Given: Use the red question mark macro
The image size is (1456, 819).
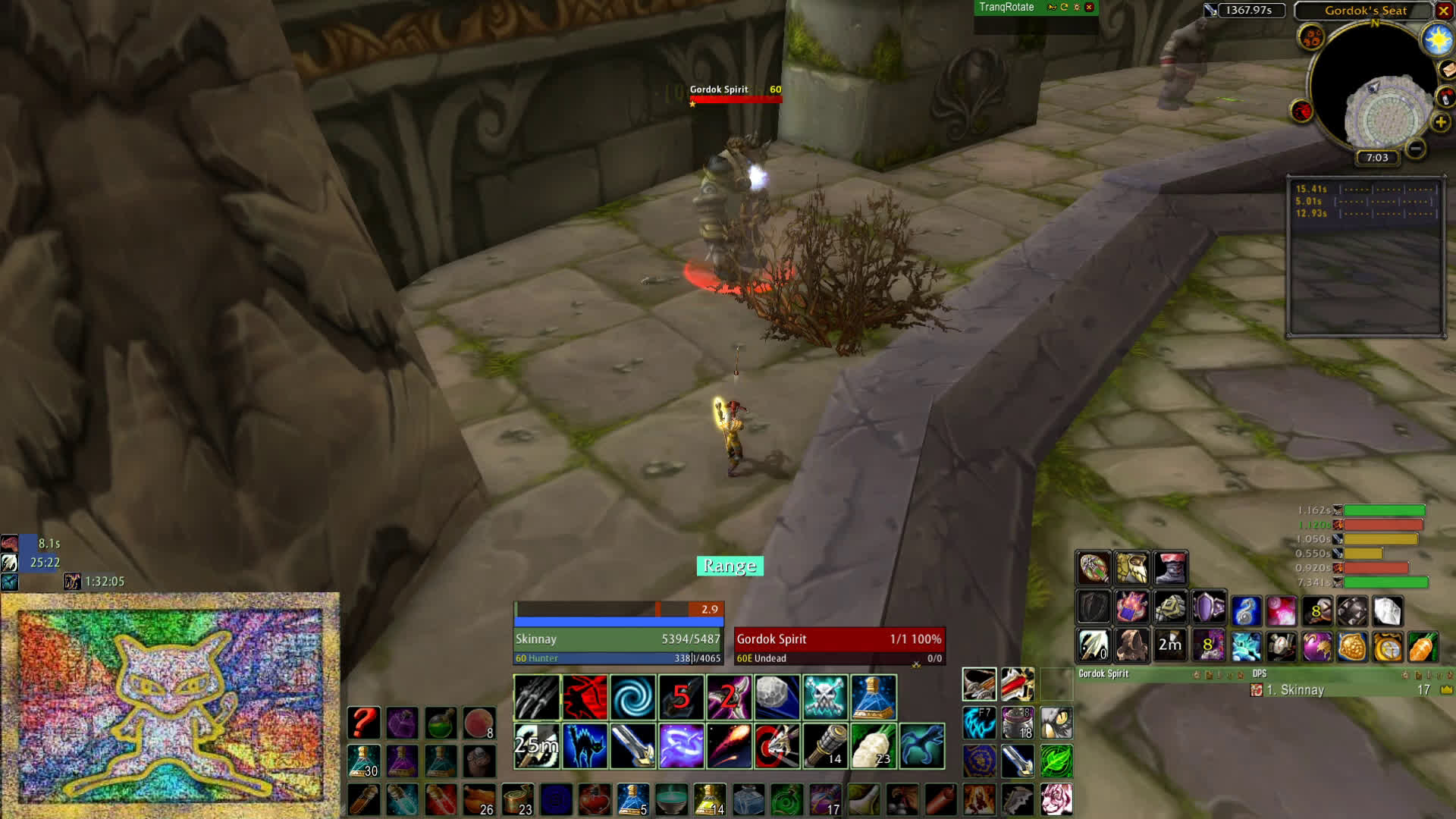Looking at the screenshot, I should (x=364, y=723).
